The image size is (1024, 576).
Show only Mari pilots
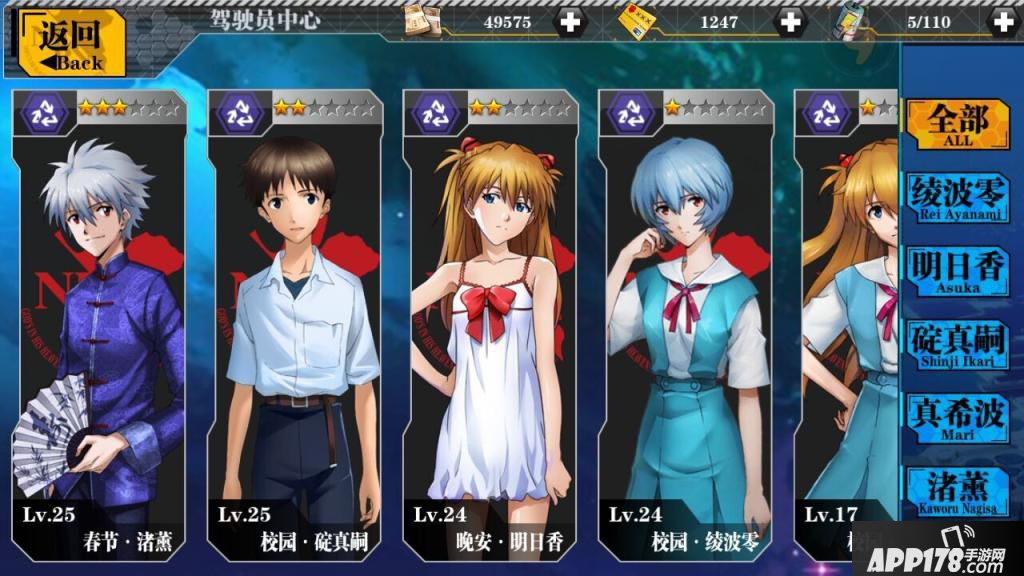[x=957, y=418]
